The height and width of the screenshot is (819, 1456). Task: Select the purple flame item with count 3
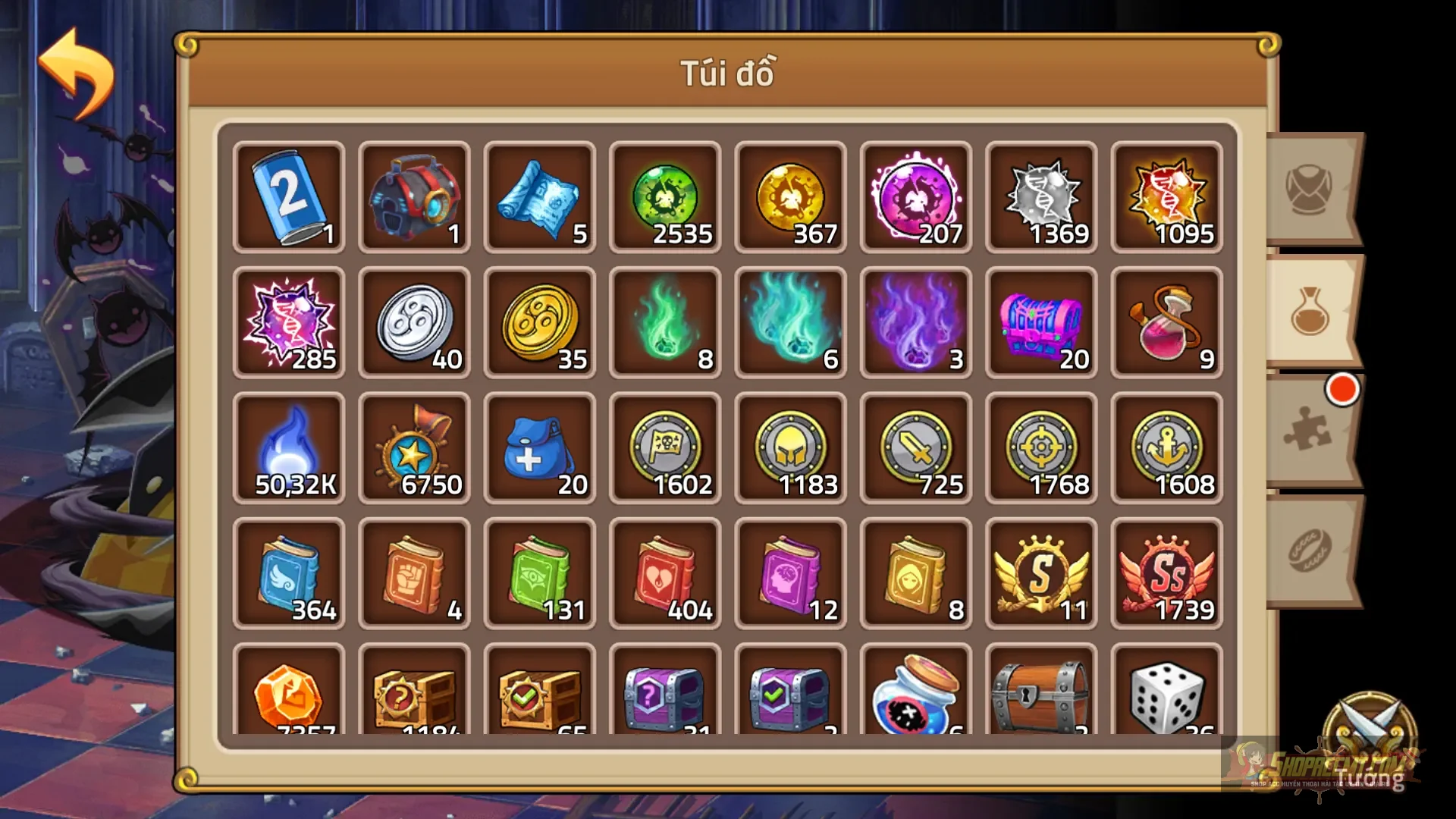(x=916, y=324)
